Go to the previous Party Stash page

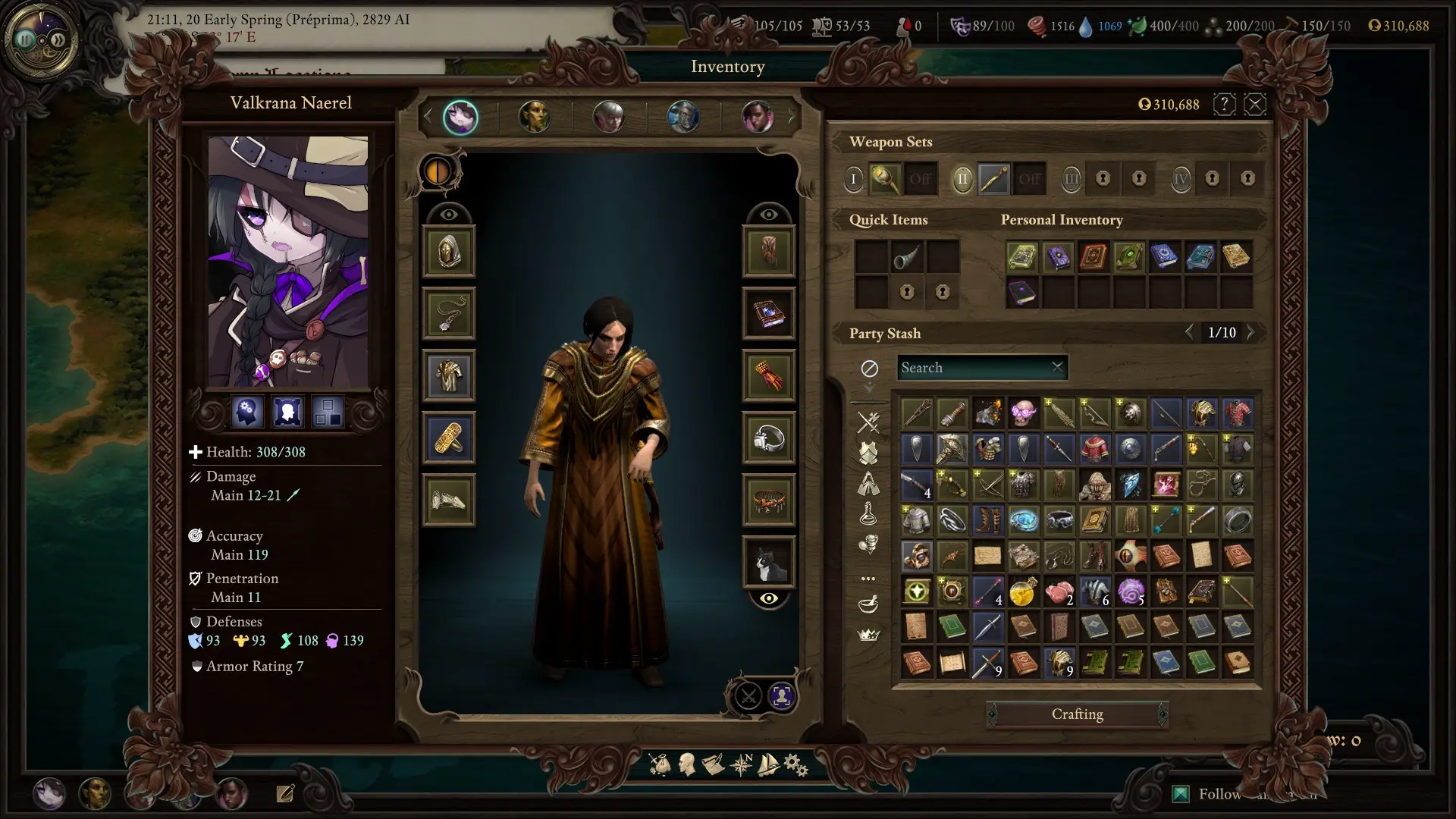[x=1191, y=332]
